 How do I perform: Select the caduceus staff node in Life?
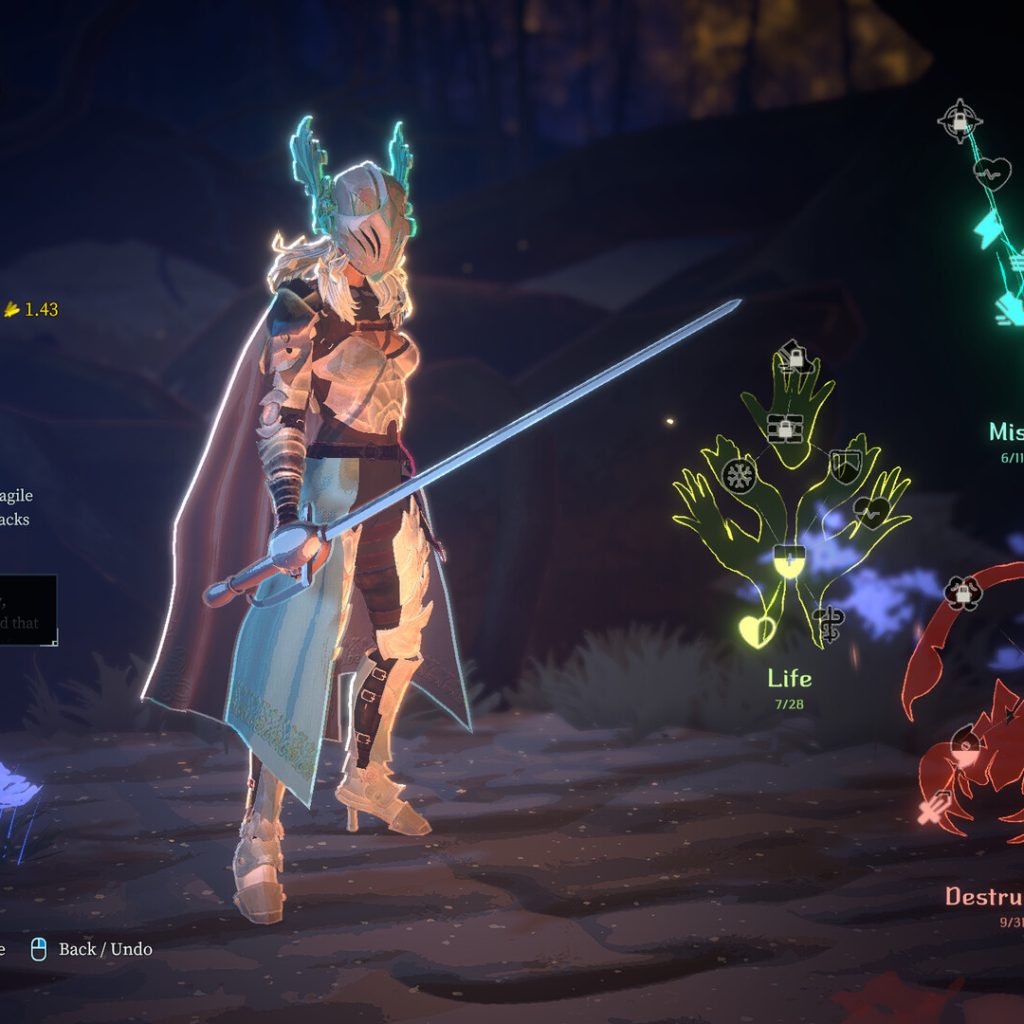point(828,623)
